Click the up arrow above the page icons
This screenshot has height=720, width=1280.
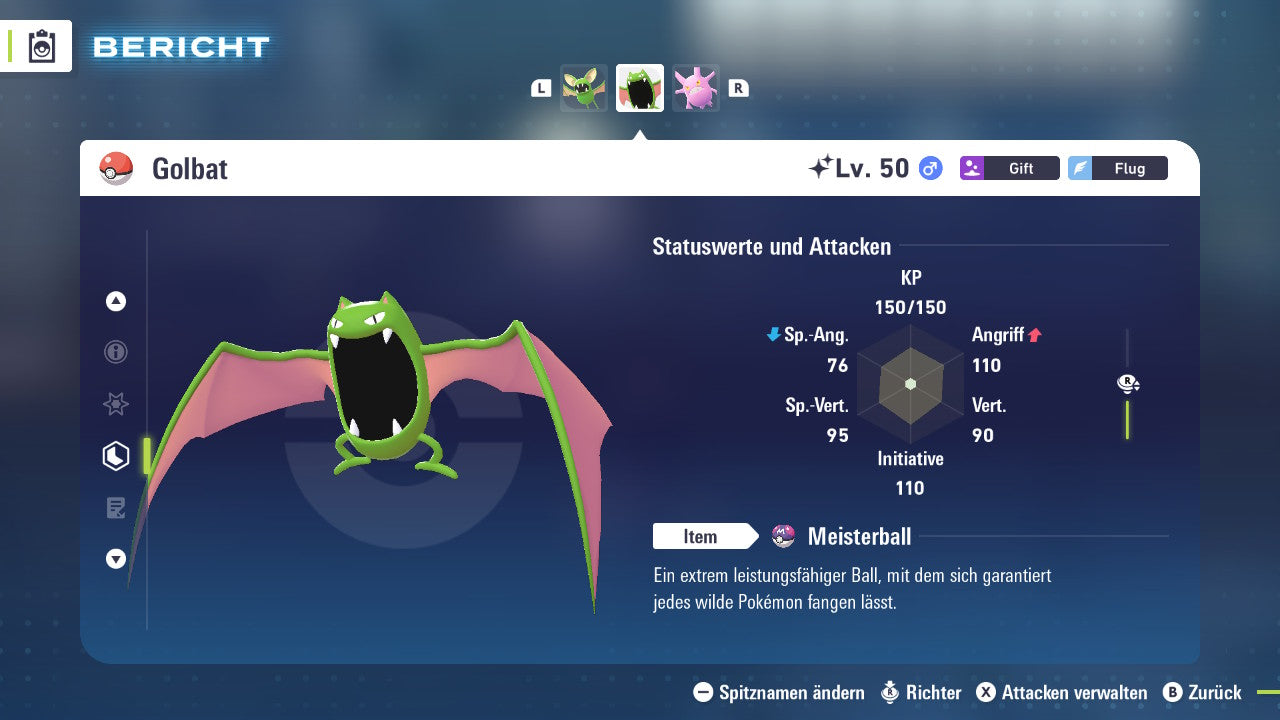116,301
